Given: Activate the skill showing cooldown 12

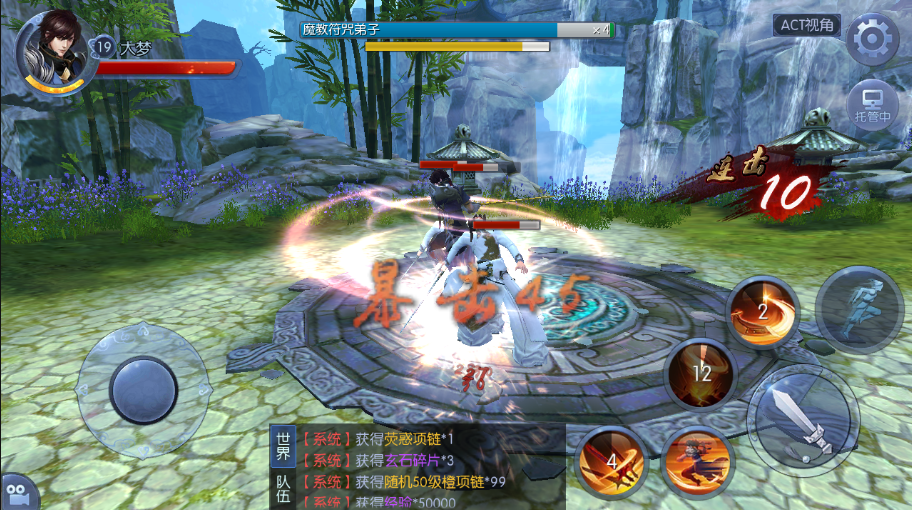Looking at the screenshot, I should tap(702, 374).
